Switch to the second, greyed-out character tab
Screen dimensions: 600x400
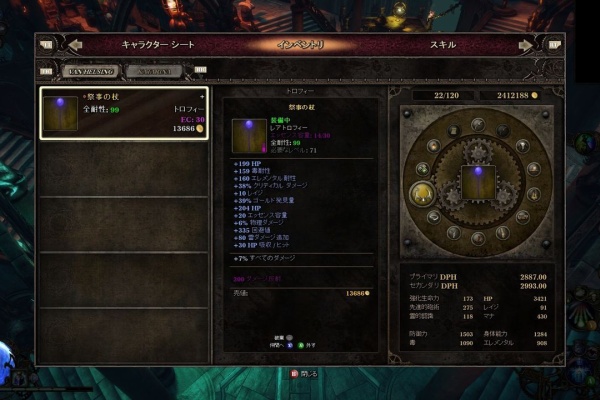point(159,71)
